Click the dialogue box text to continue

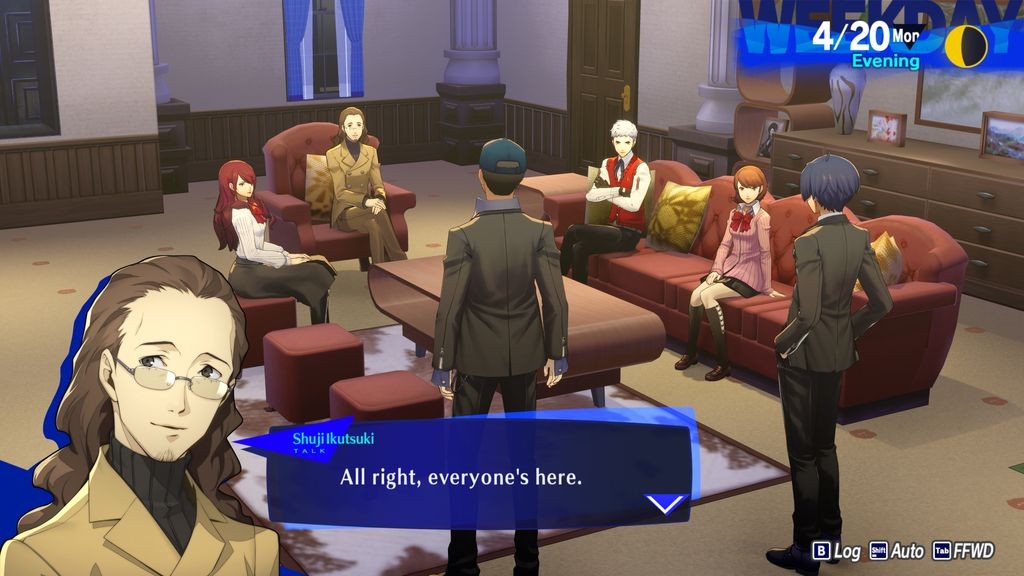pyautogui.click(x=461, y=477)
